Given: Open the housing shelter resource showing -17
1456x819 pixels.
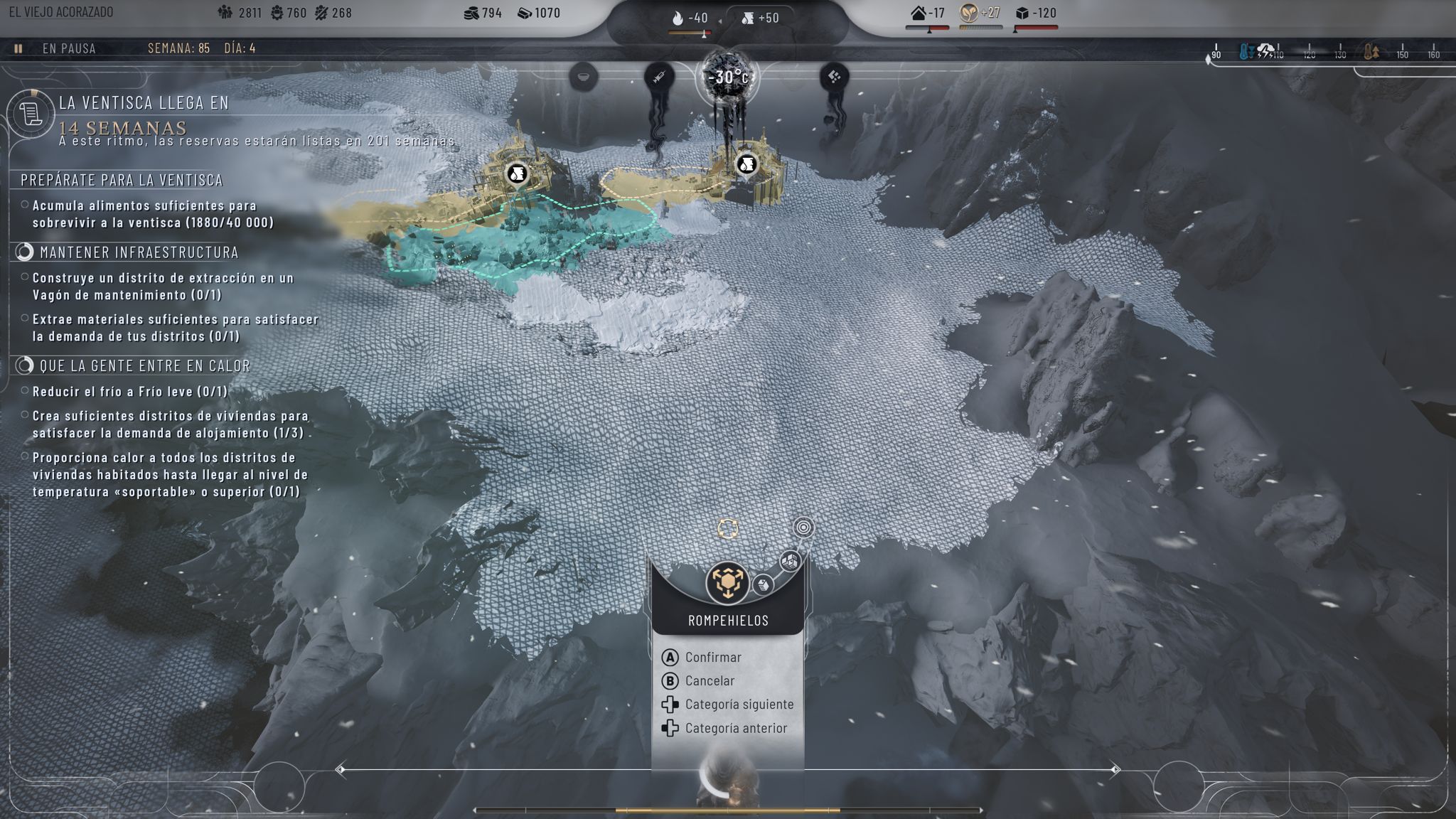Looking at the screenshot, I should click(x=928, y=14).
